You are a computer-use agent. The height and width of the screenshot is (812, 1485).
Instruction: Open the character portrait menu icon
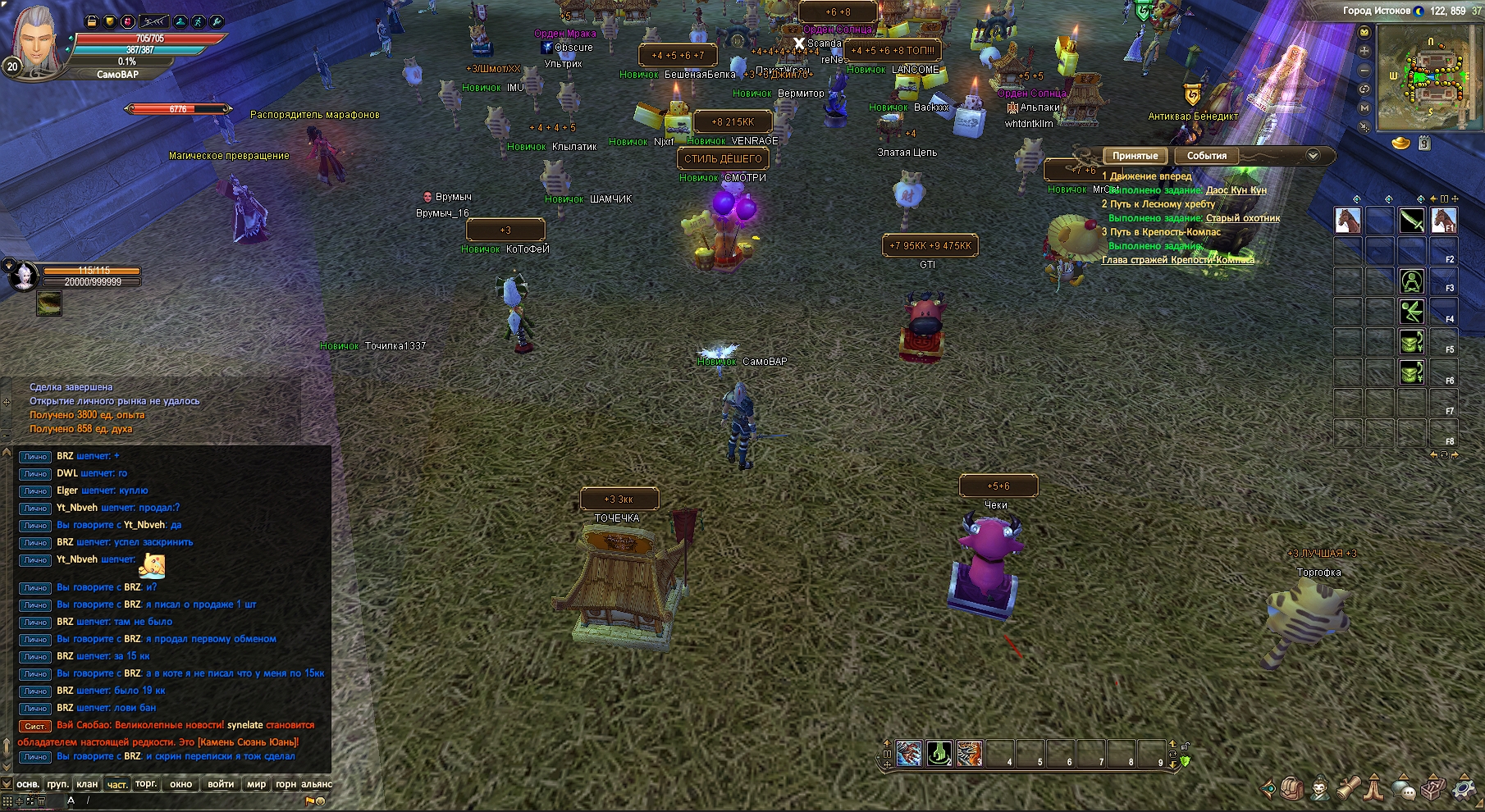click(x=1319, y=789)
